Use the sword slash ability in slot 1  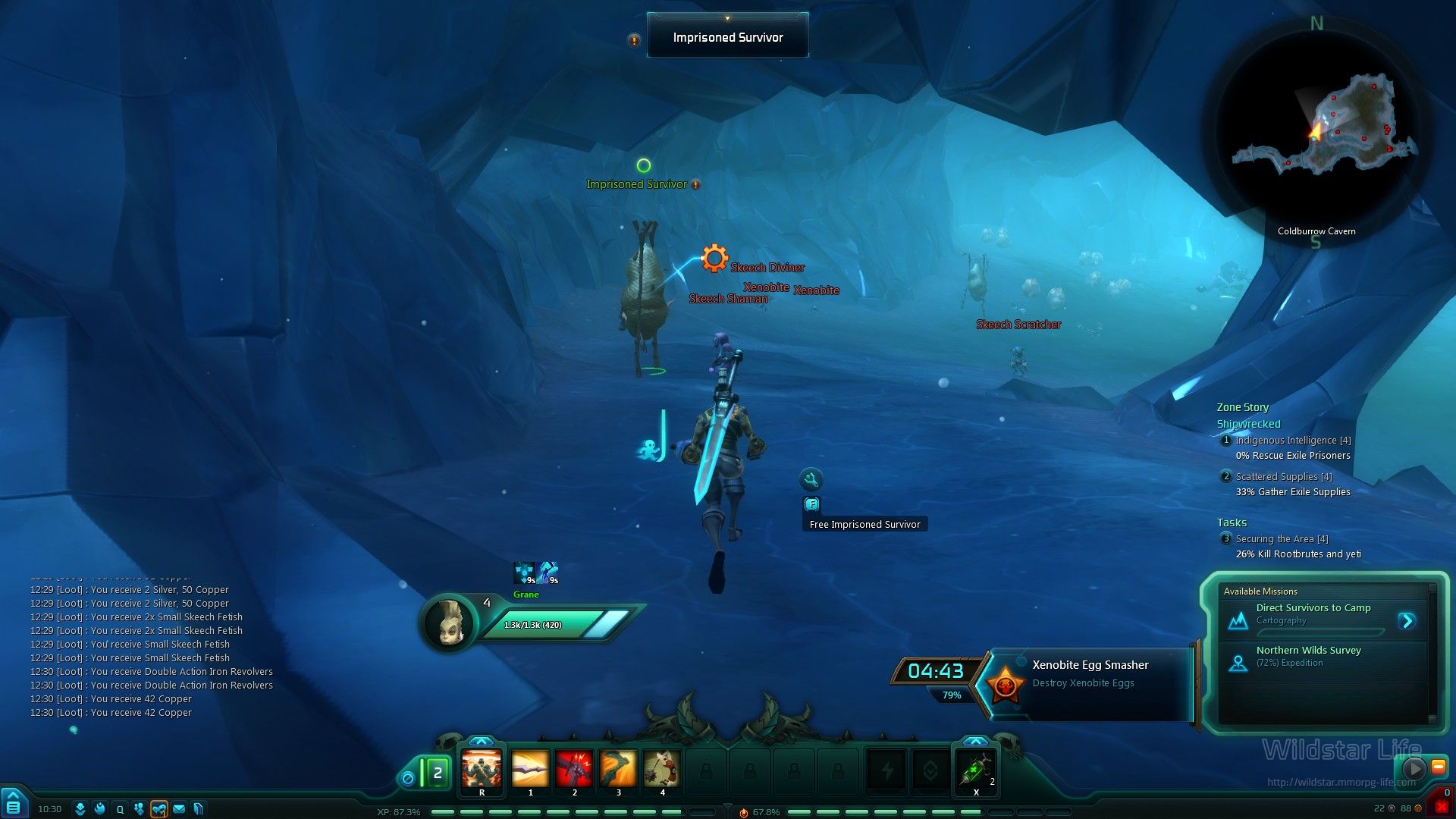coord(530,769)
